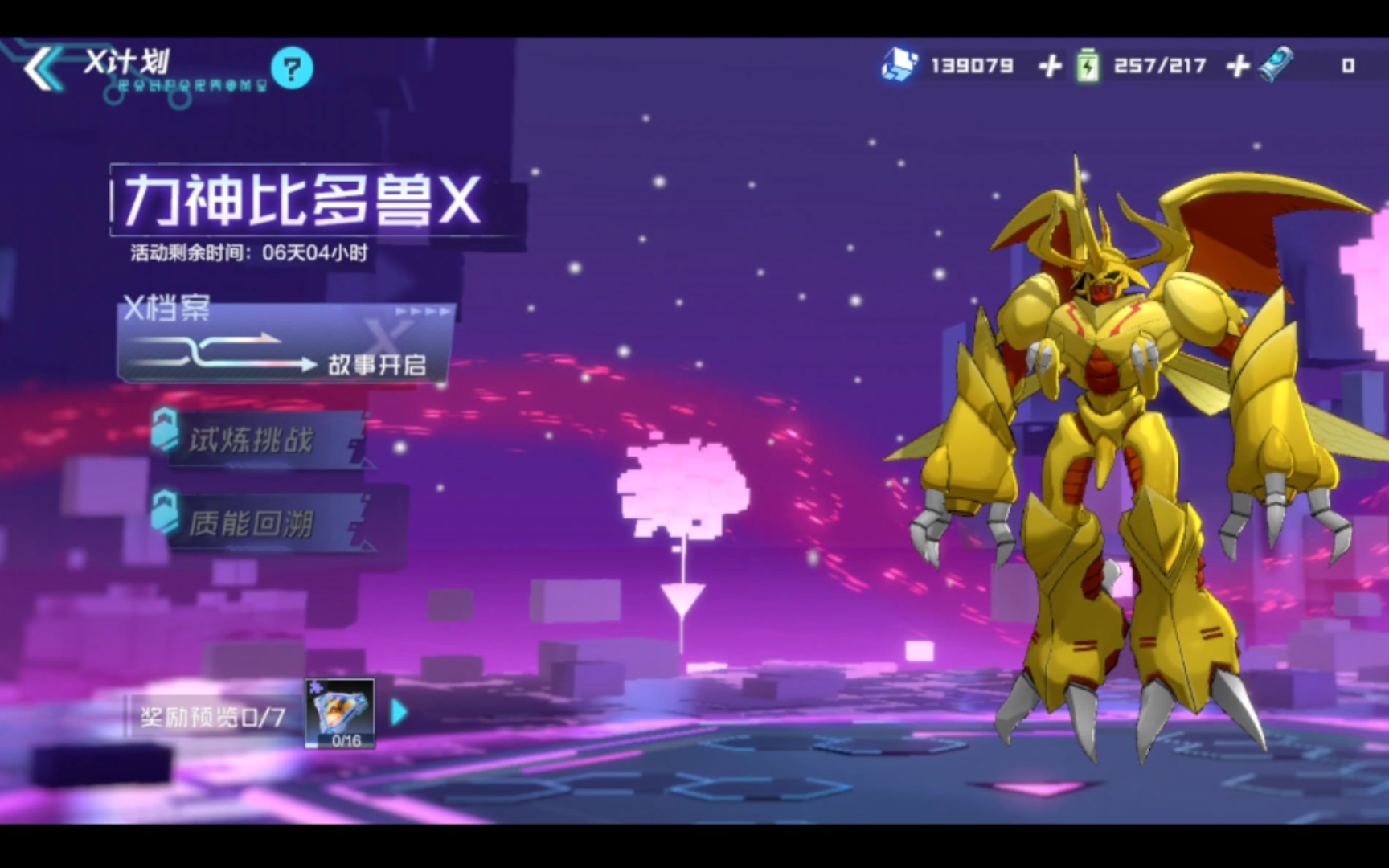Click the green battery energy icon
1389x868 pixels.
pos(1087,65)
